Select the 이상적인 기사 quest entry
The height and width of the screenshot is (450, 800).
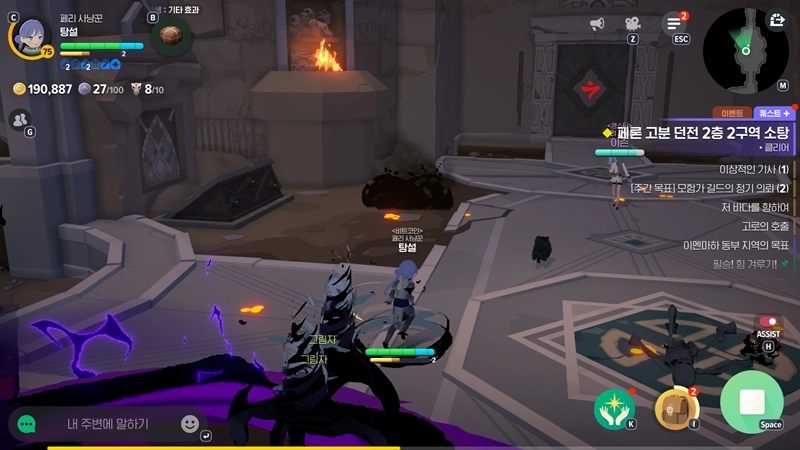[x=740, y=169]
